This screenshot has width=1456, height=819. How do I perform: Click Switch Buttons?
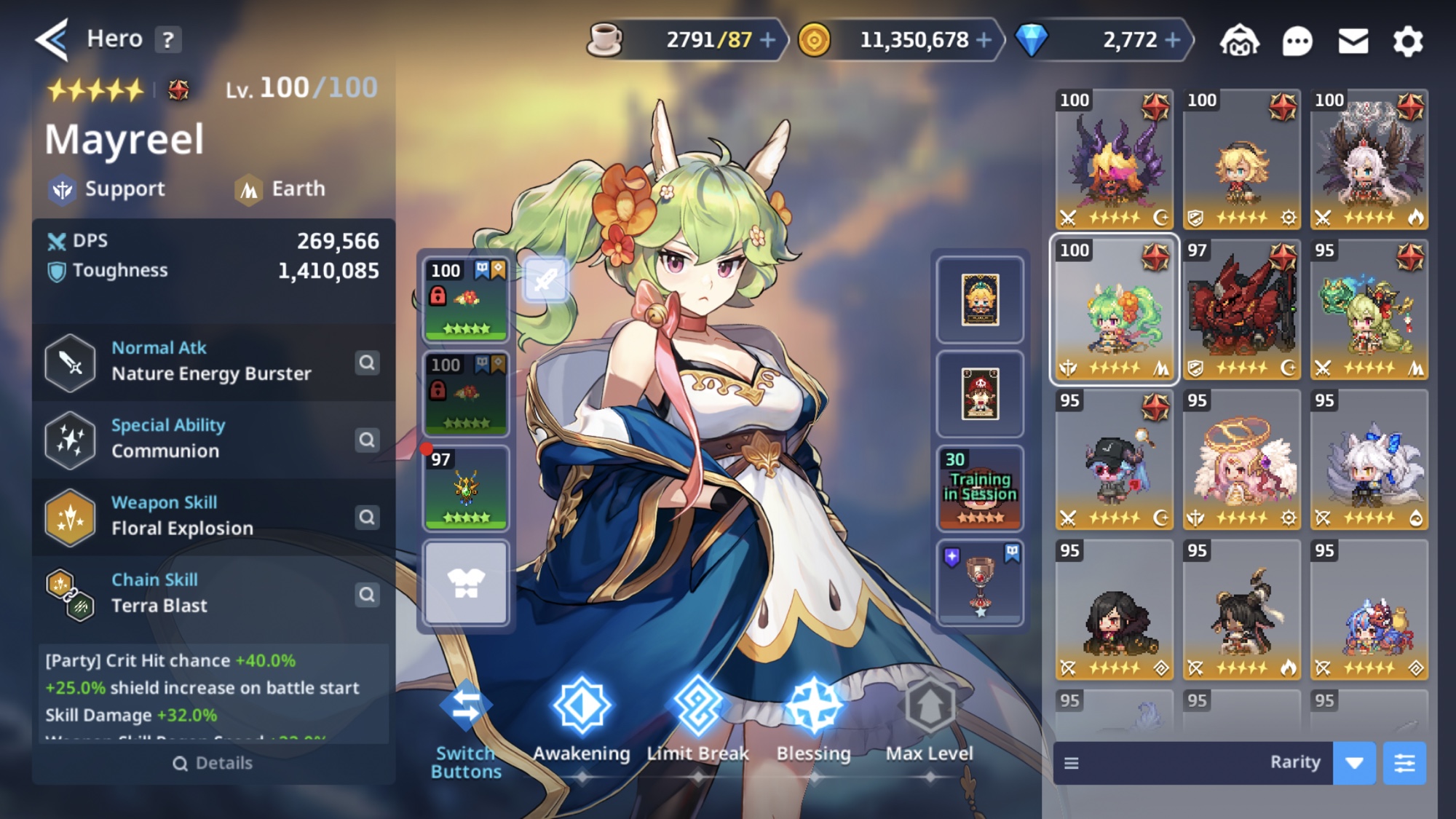[x=466, y=728]
